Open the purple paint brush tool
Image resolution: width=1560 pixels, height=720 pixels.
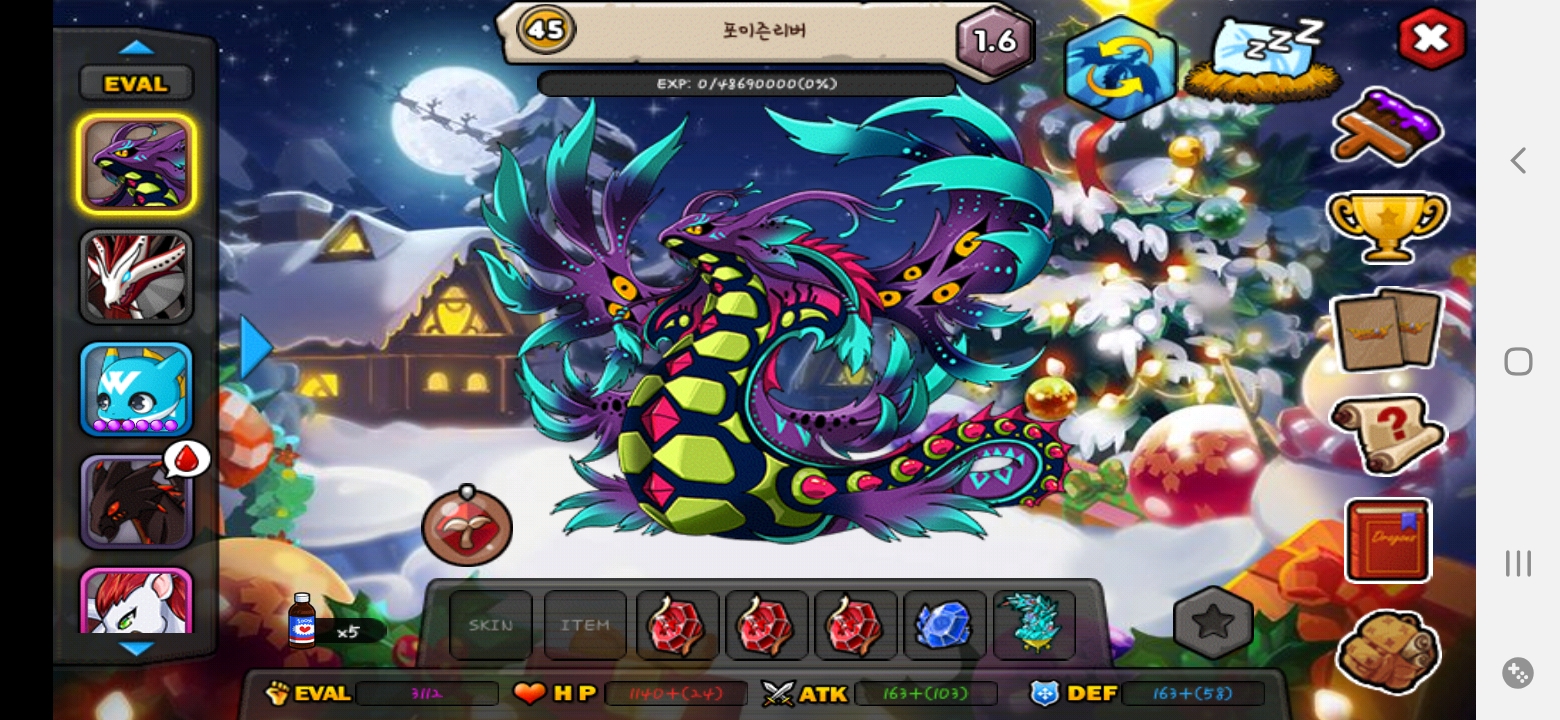(1387, 127)
